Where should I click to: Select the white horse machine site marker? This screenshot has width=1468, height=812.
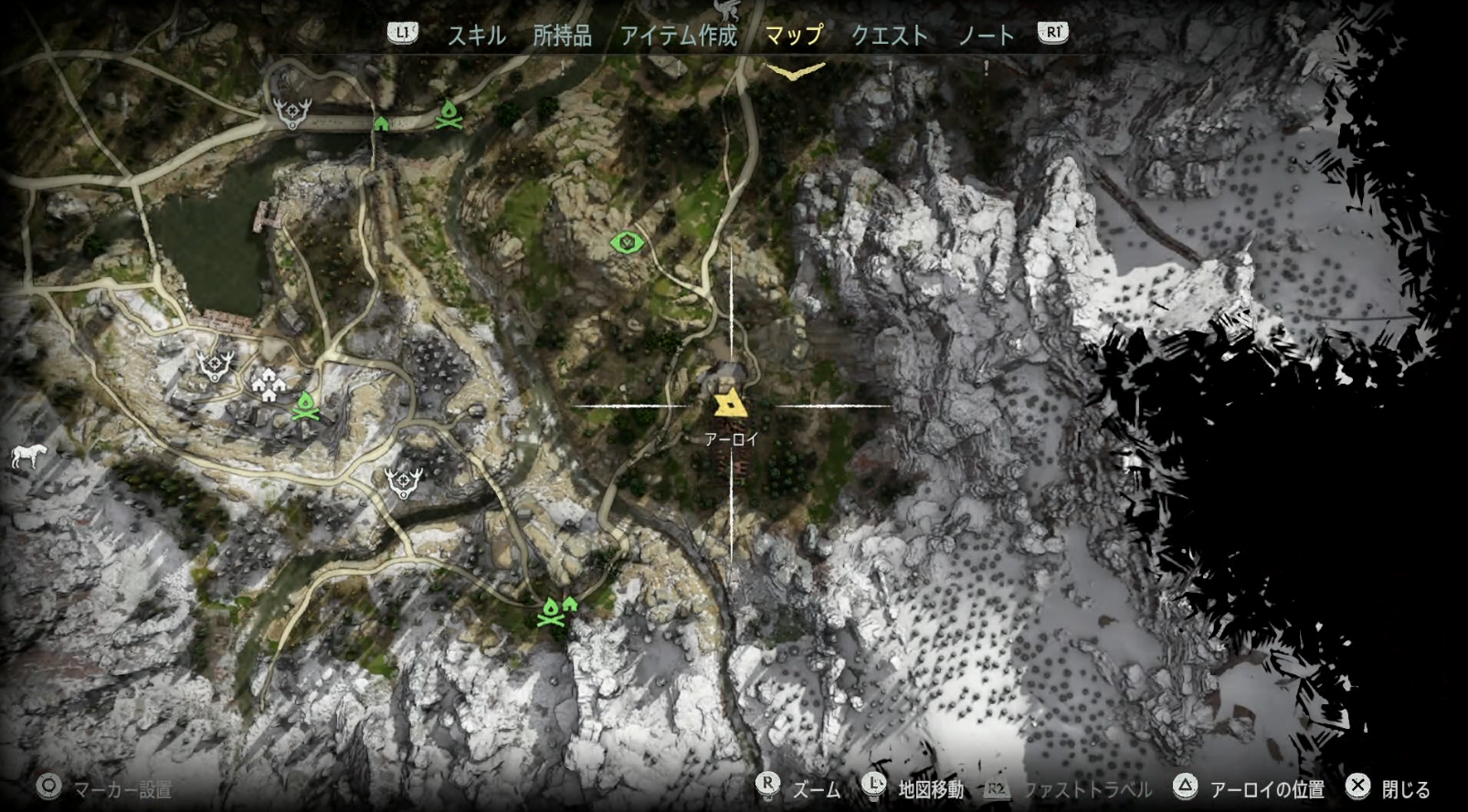(28, 455)
